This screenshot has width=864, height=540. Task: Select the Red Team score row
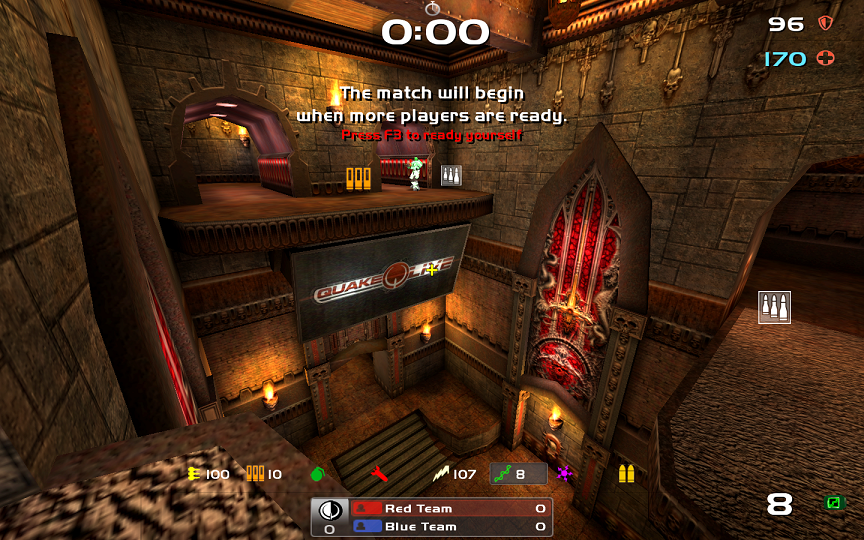[450, 509]
